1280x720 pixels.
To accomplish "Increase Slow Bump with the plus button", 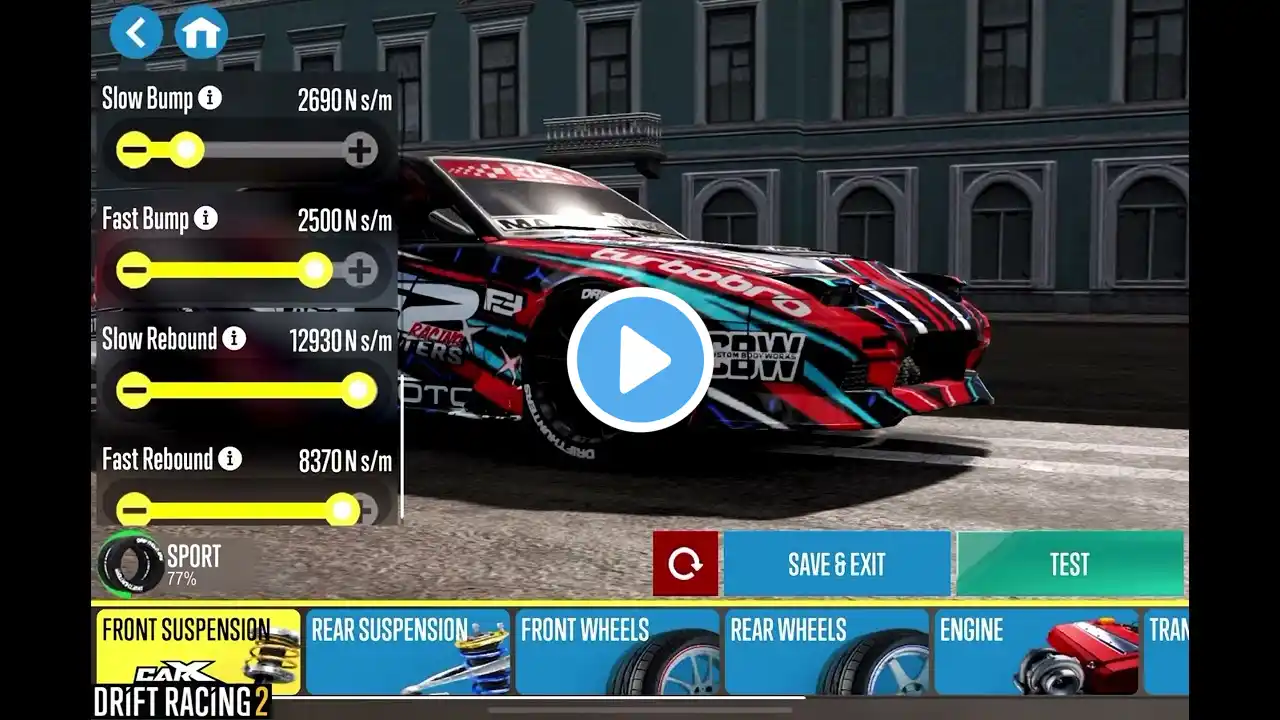I will (x=360, y=151).
